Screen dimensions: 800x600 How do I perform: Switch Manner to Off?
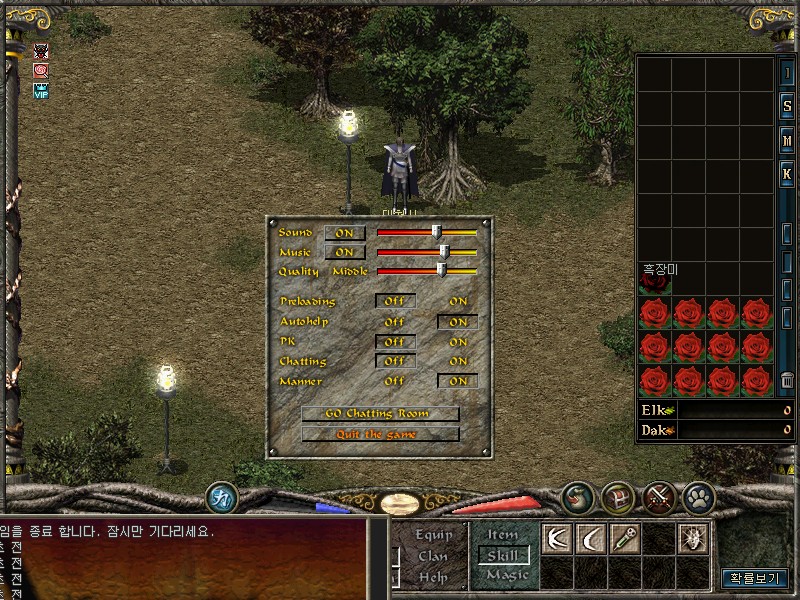pyautogui.click(x=395, y=381)
